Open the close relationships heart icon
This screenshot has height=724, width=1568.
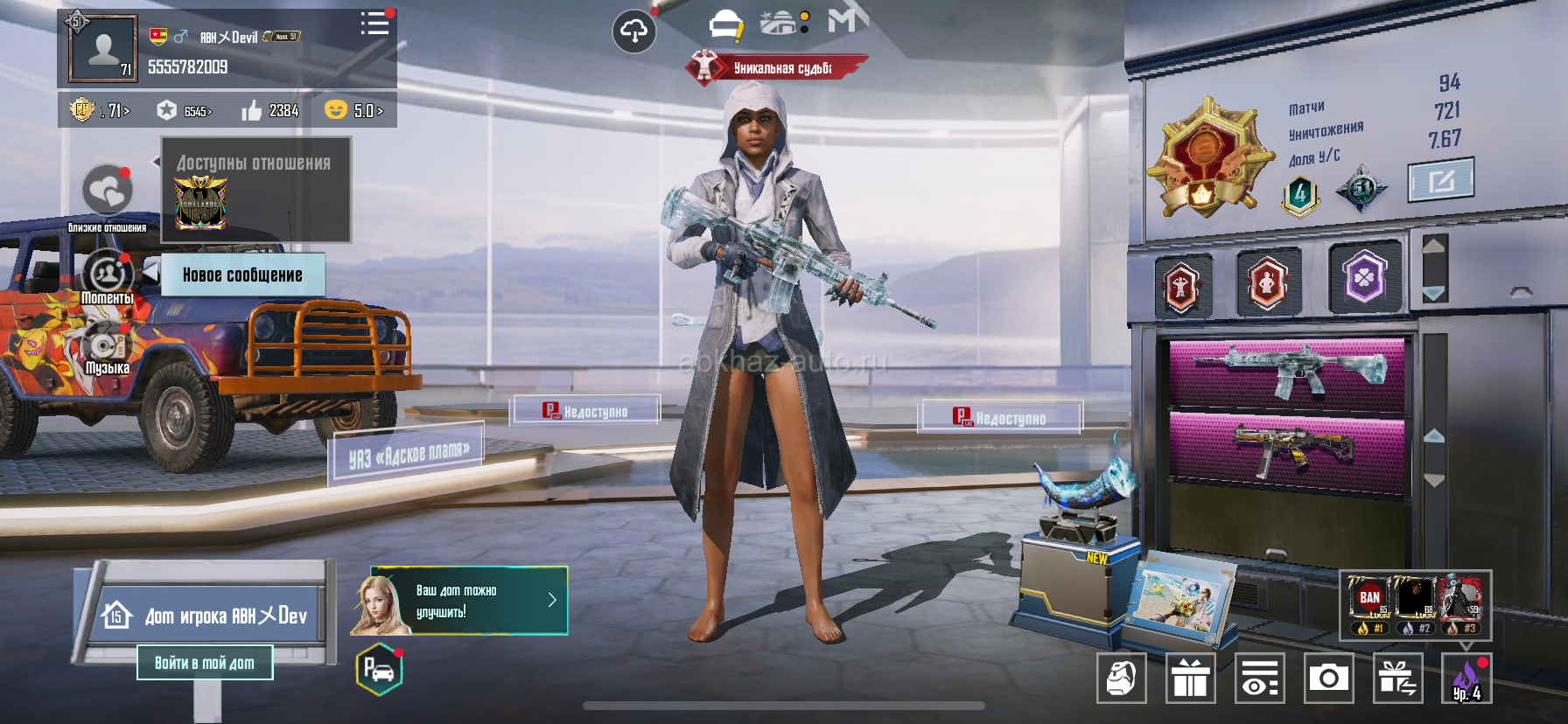pyautogui.click(x=108, y=190)
